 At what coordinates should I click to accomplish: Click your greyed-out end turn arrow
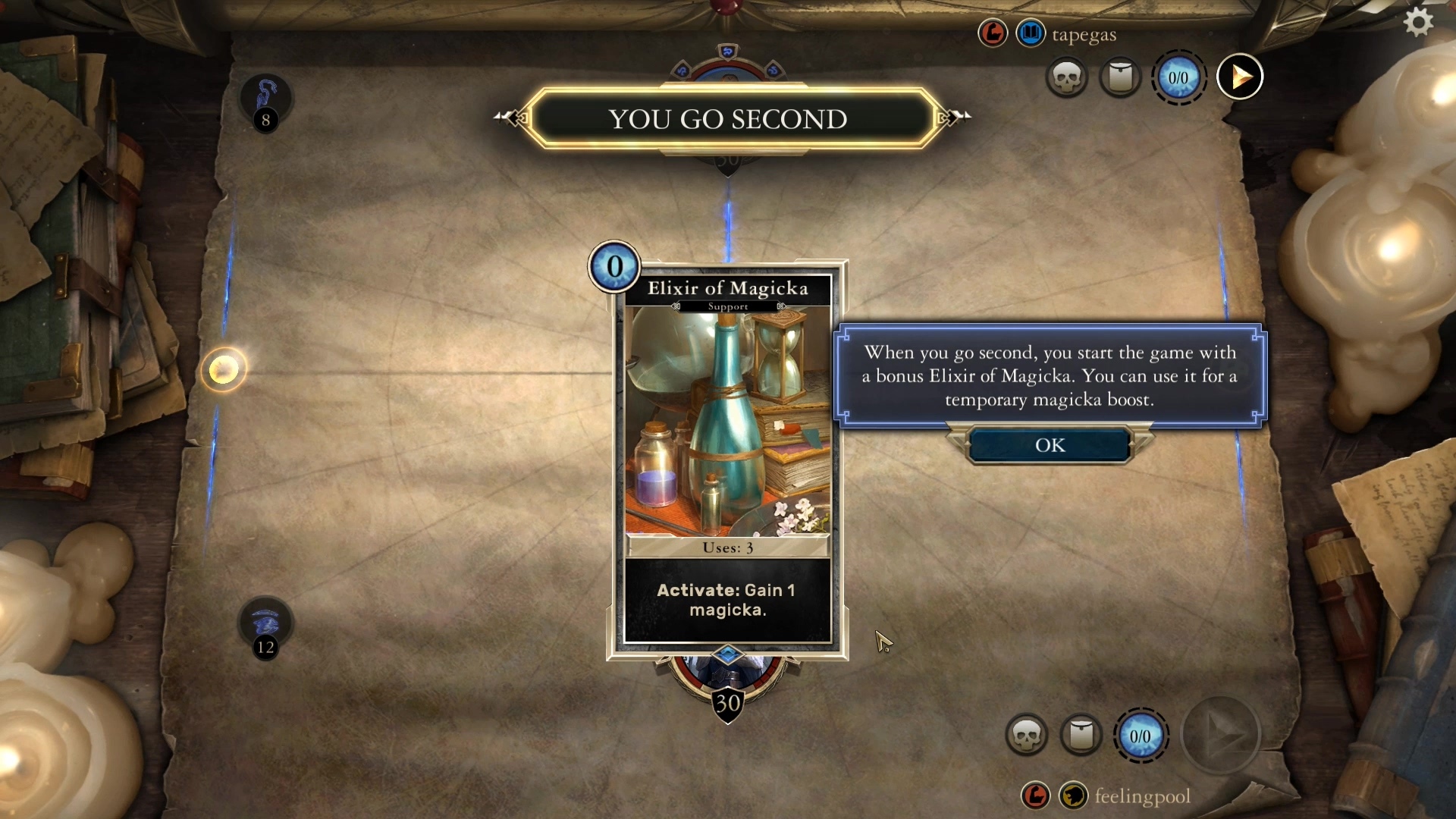pos(1221,735)
